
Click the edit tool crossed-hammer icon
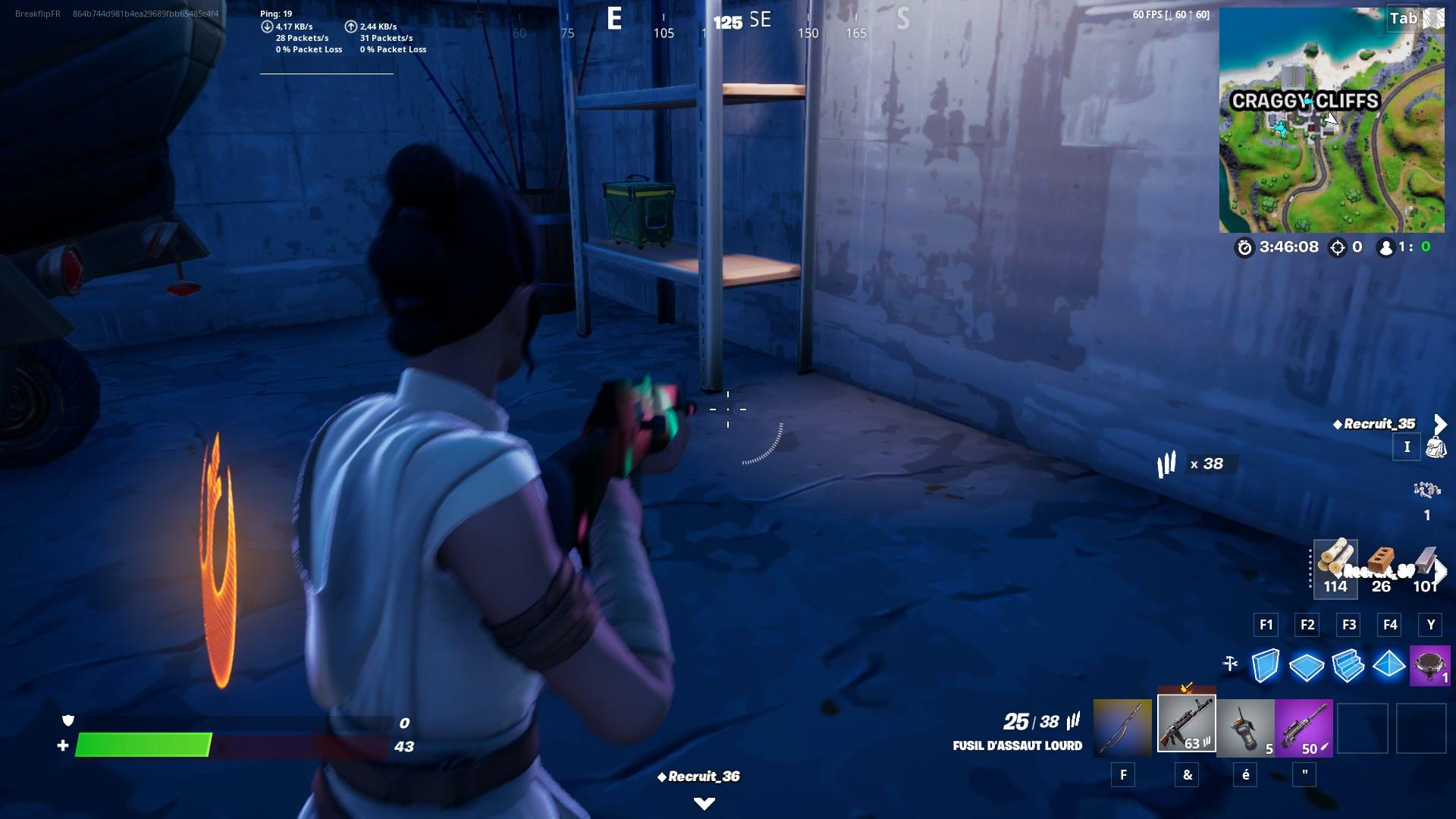tap(1230, 664)
